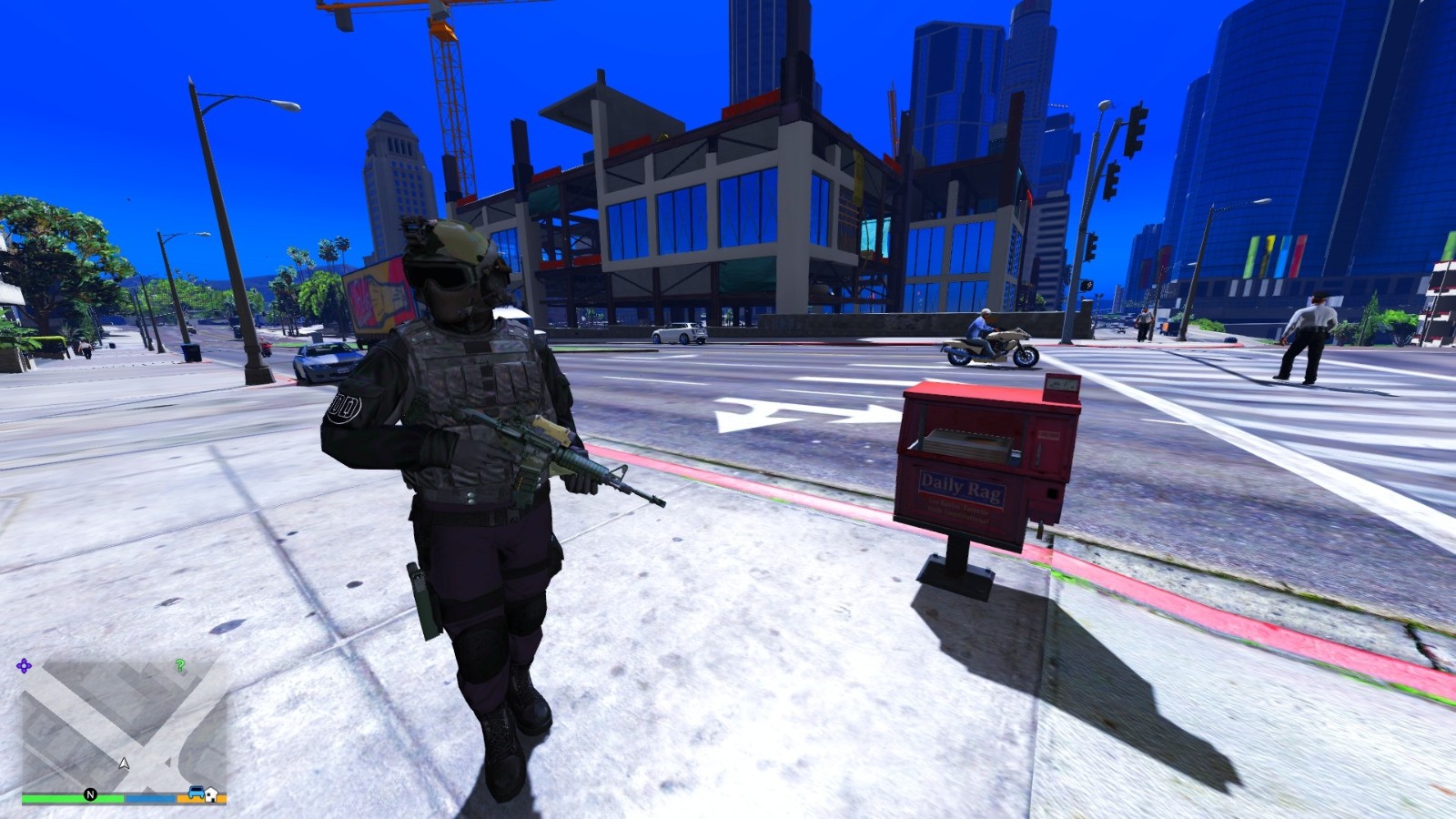Click the white house icon on the minimap bar

211,795
